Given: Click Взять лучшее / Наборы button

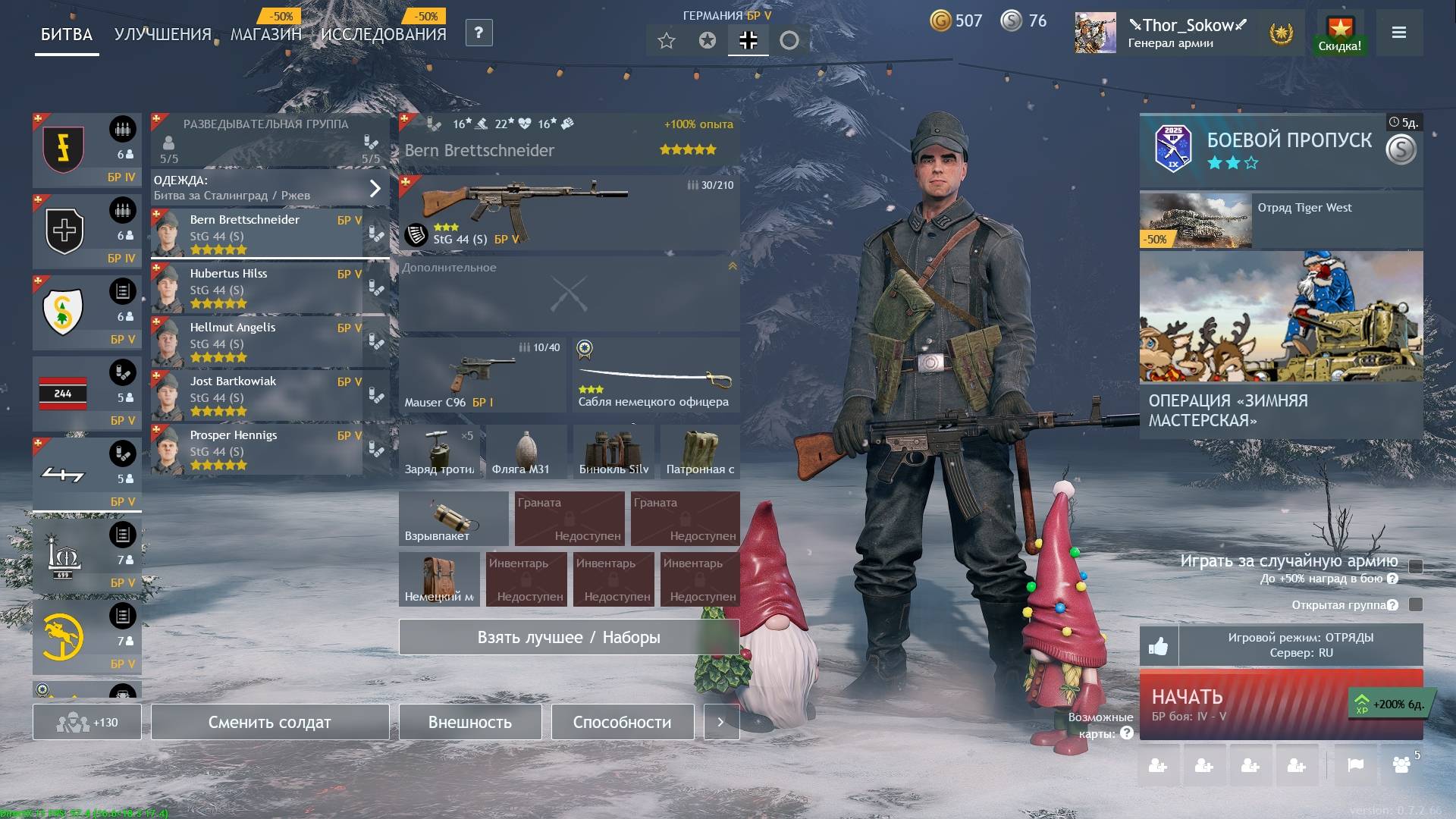Looking at the screenshot, I should (x=569, y=637).
